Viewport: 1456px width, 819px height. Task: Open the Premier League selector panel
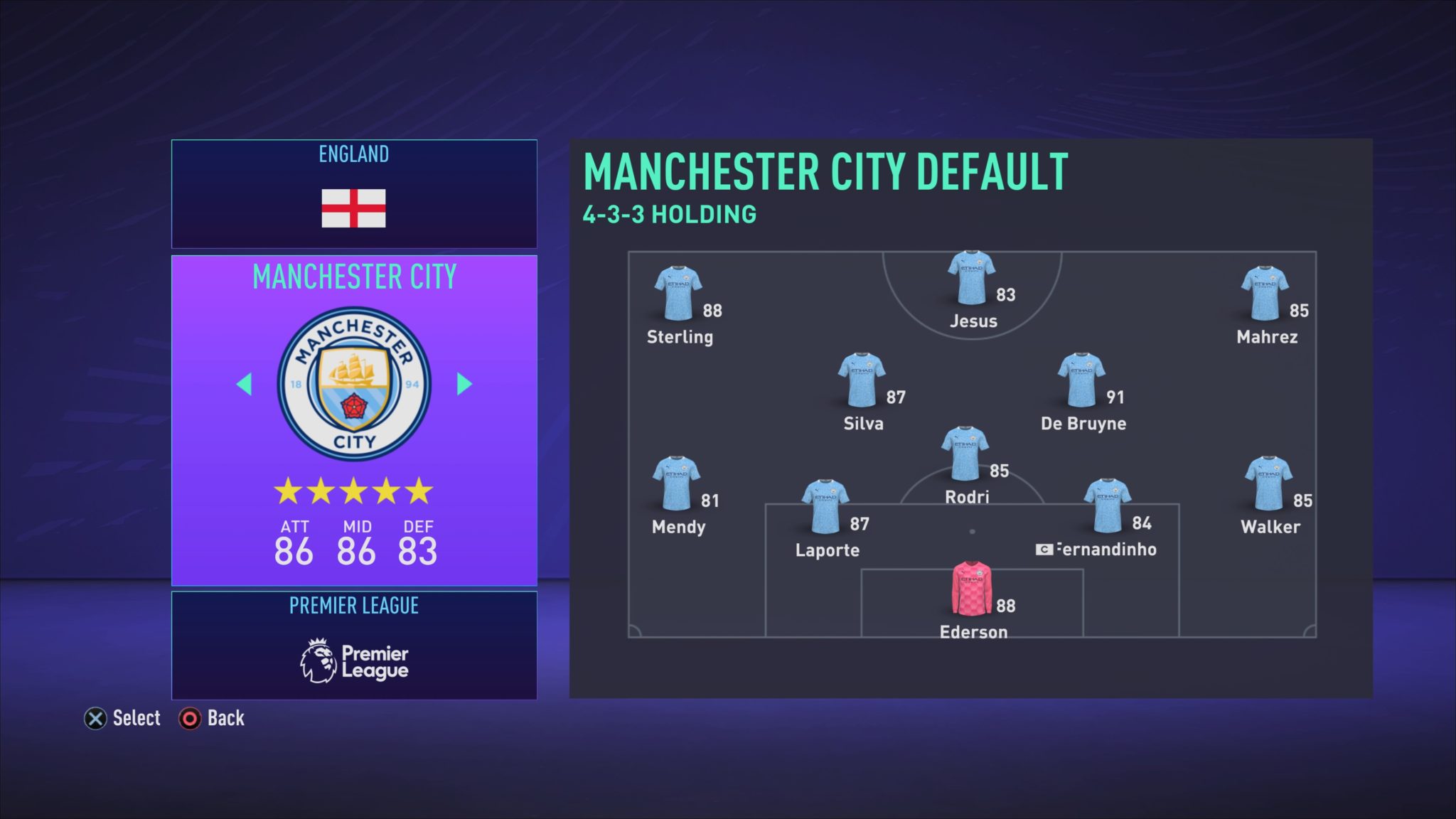pos(354,645)
